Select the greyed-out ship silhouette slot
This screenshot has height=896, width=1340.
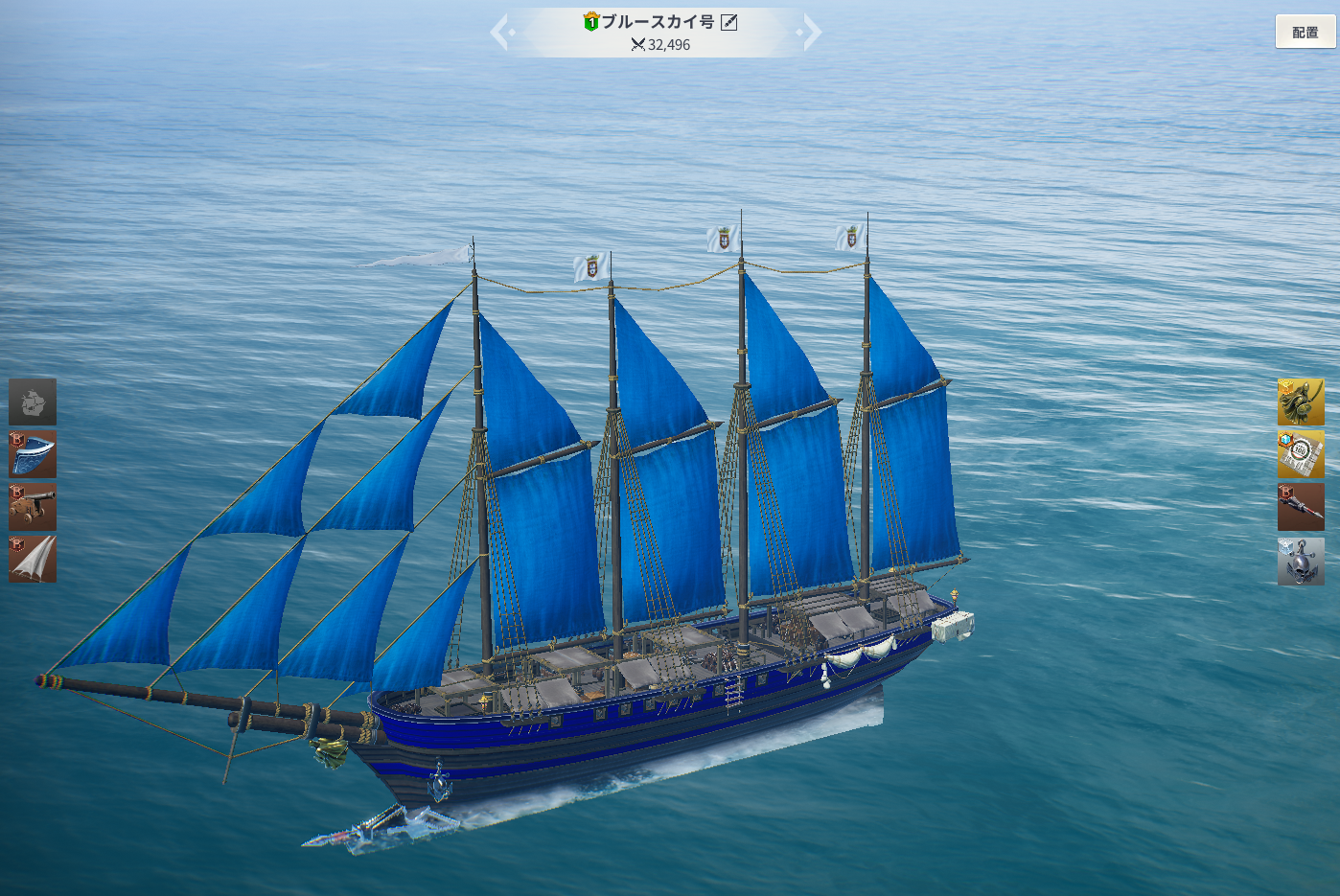[33, 402]
